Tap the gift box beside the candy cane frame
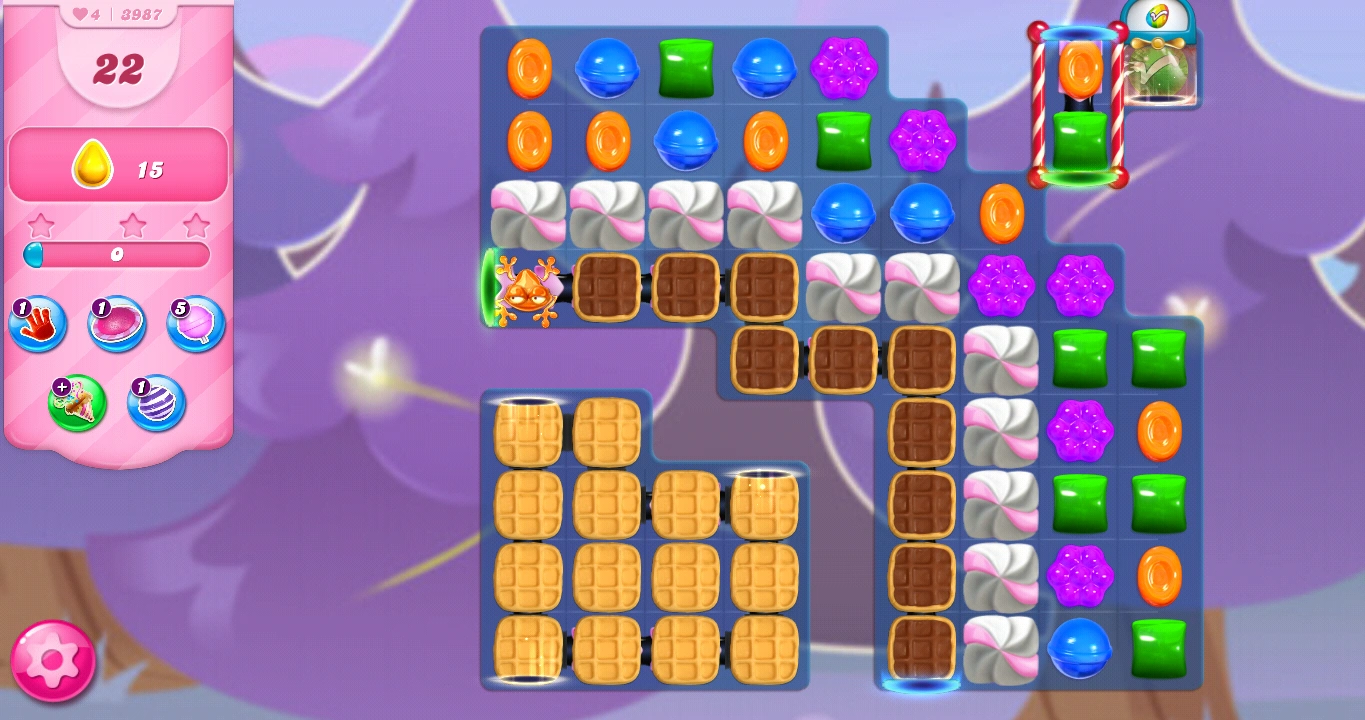 pos(1161,75)
